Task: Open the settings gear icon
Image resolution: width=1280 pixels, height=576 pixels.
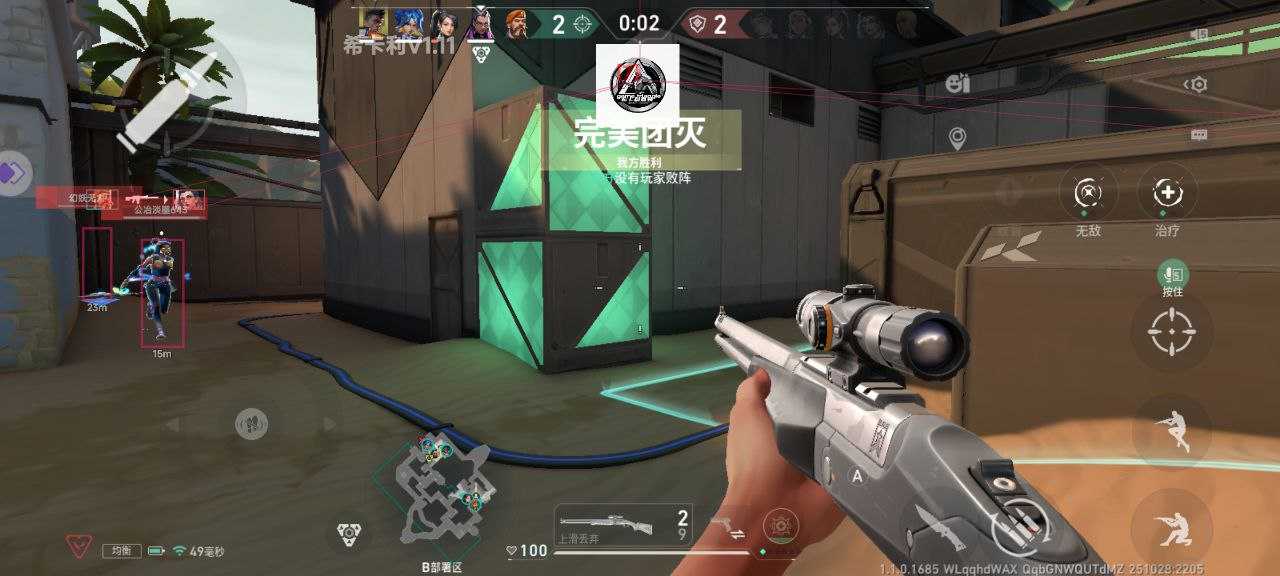Action: pos(1196,85)
